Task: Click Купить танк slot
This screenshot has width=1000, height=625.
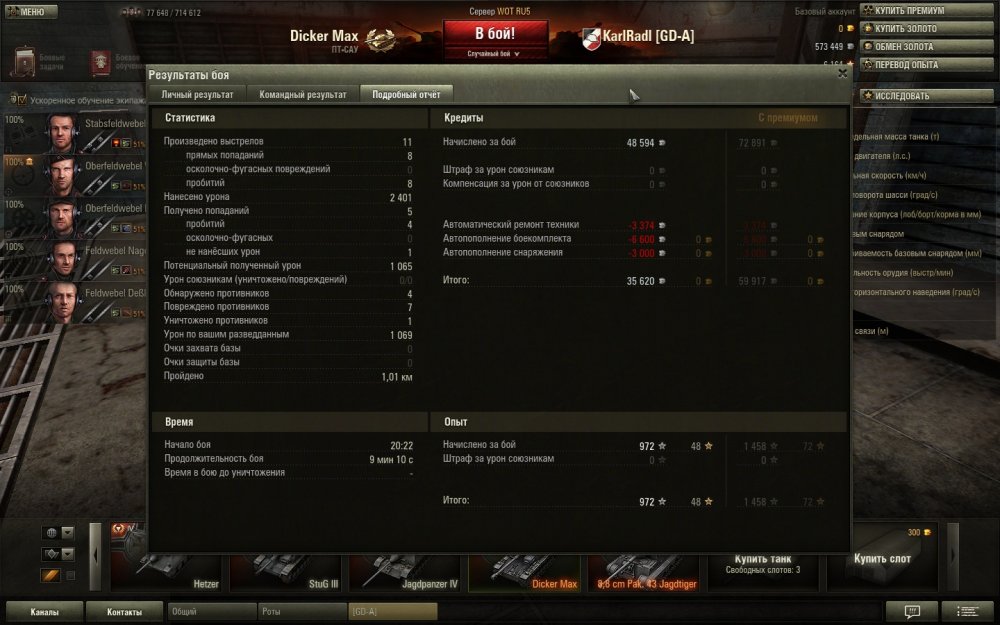Action: tap(763, 562)
